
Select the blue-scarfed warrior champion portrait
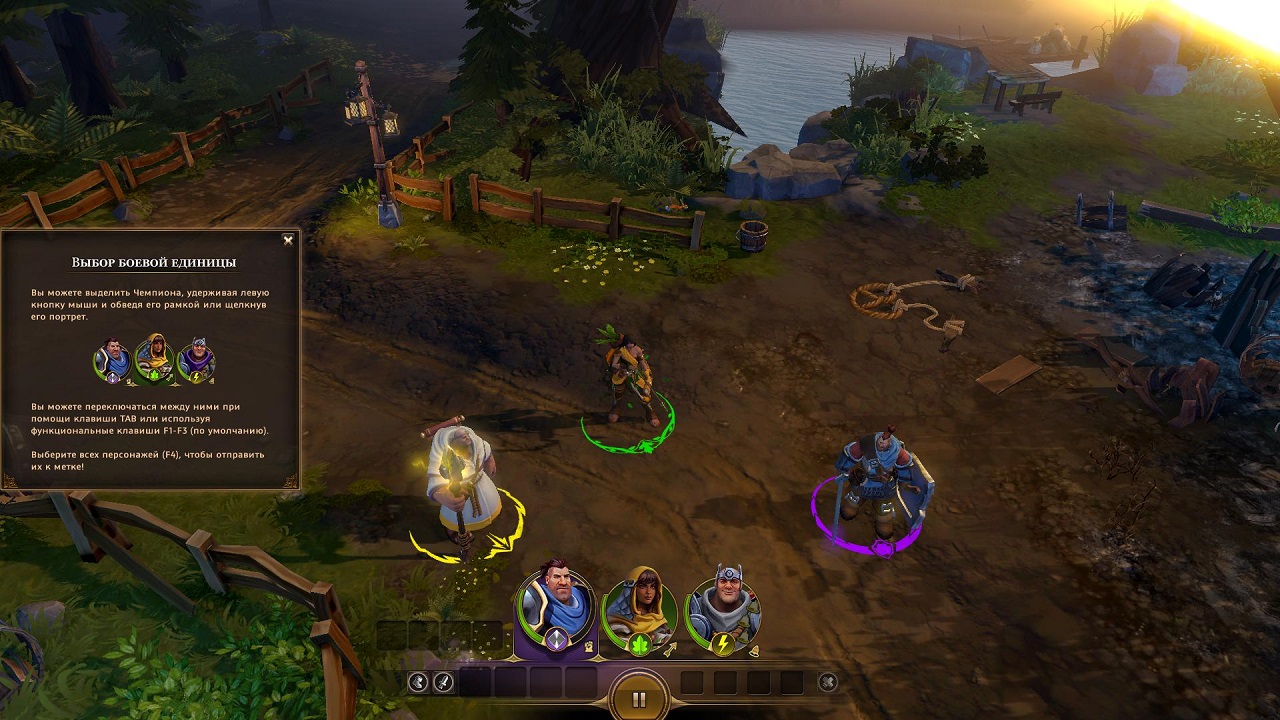point(556,603)
